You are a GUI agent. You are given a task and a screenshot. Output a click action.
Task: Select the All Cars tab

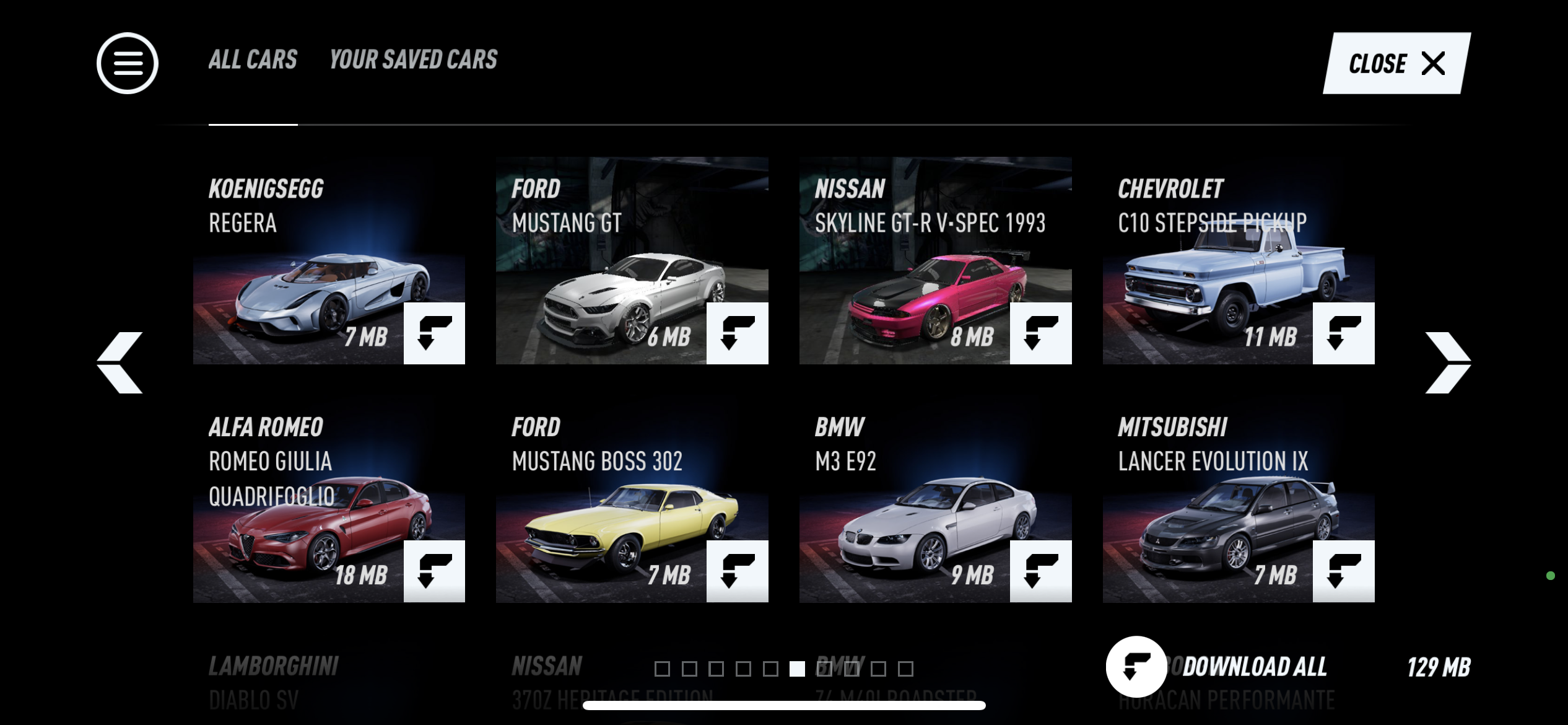coord(252,59)
